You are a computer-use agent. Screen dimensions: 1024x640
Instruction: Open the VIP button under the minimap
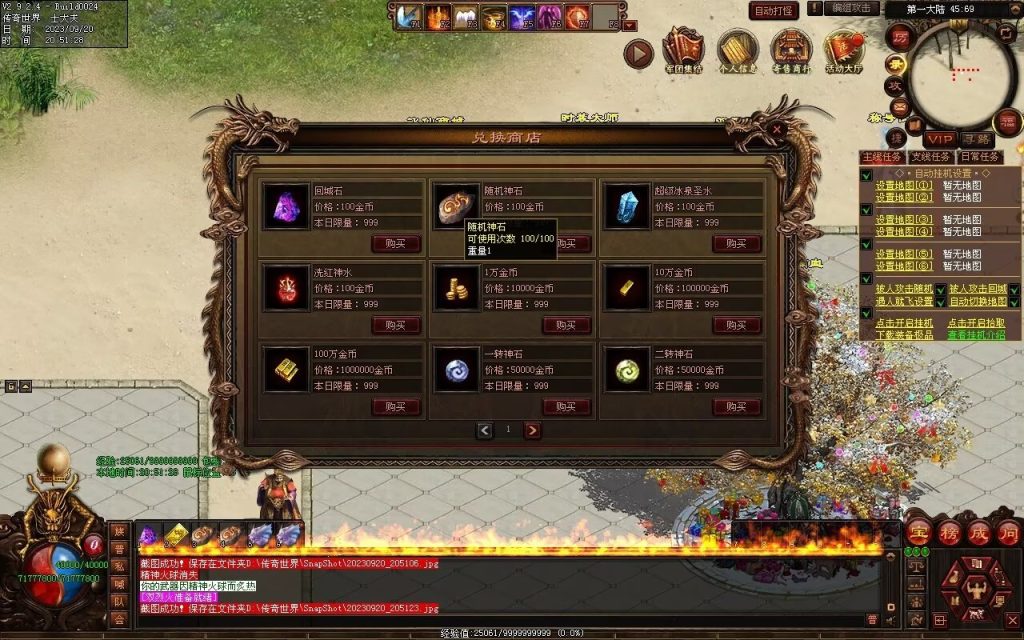click(939, 138)
